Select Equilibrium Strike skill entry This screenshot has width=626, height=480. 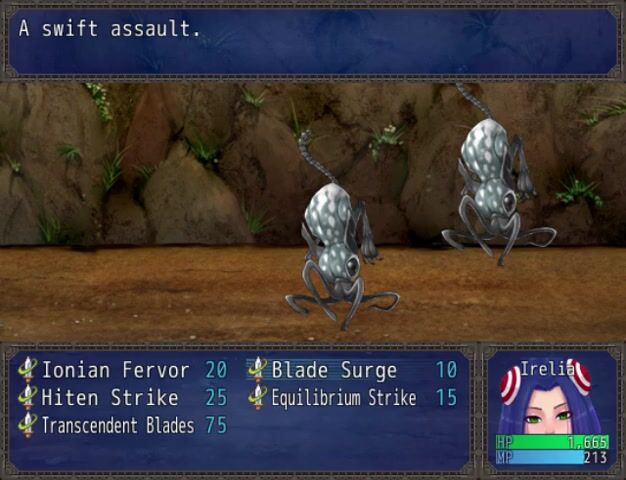pos(343,398)
